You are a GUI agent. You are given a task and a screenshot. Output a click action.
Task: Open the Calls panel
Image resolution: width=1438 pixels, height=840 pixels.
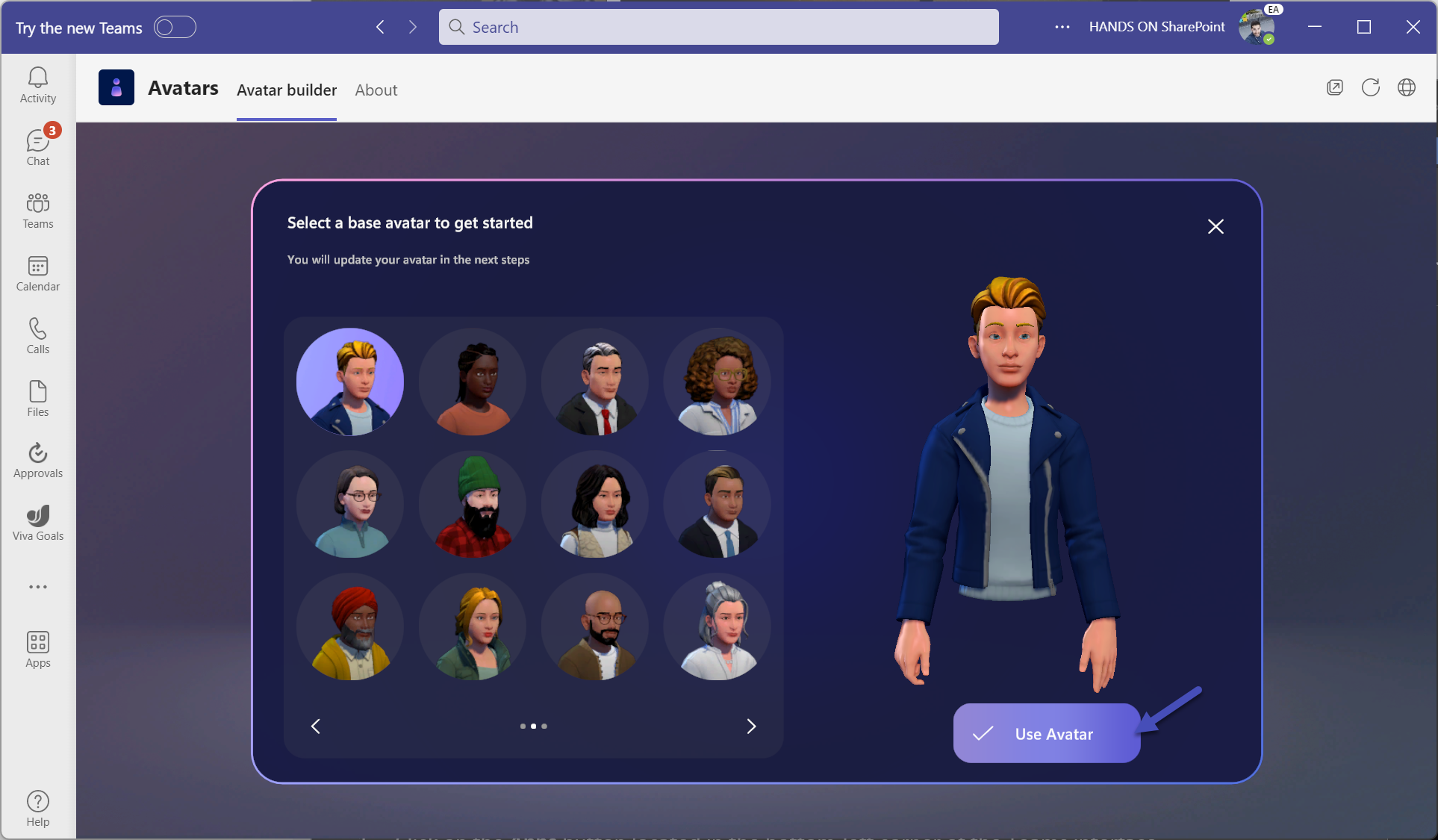[x=37, y=335]
